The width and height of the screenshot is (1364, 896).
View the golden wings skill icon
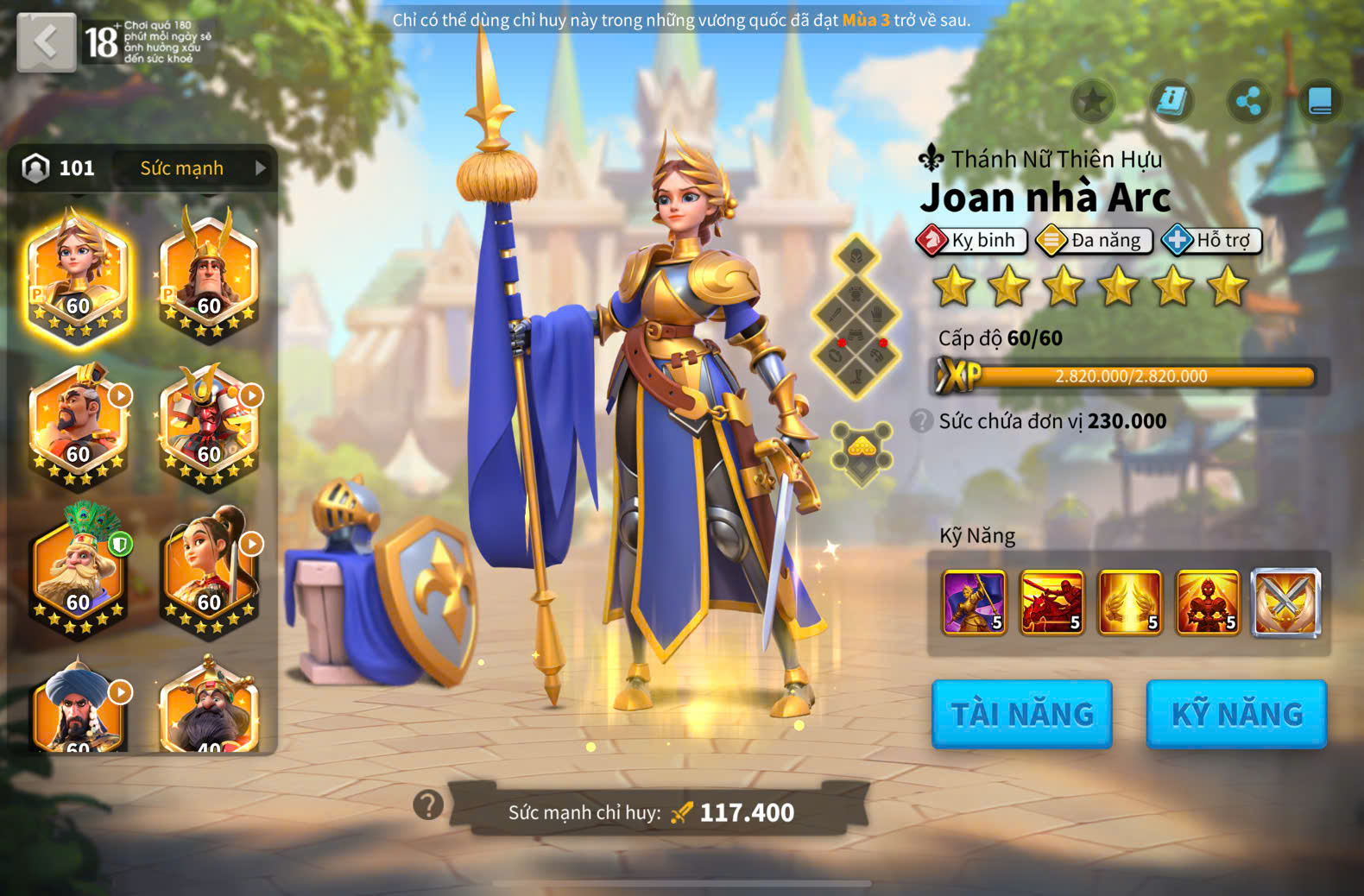pos(1129,602)
